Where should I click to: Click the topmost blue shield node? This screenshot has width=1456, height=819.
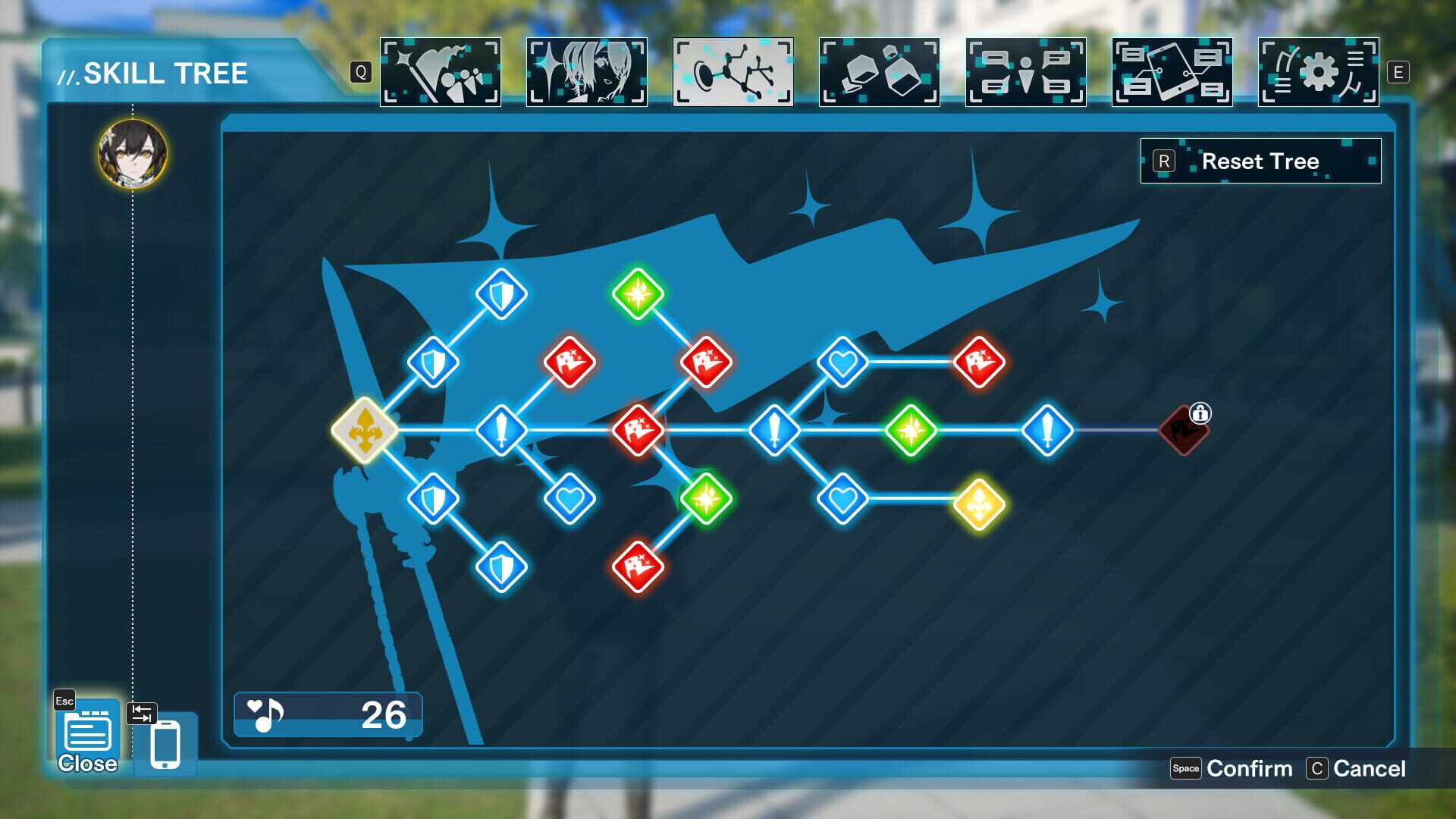click(x=500, y=294)
